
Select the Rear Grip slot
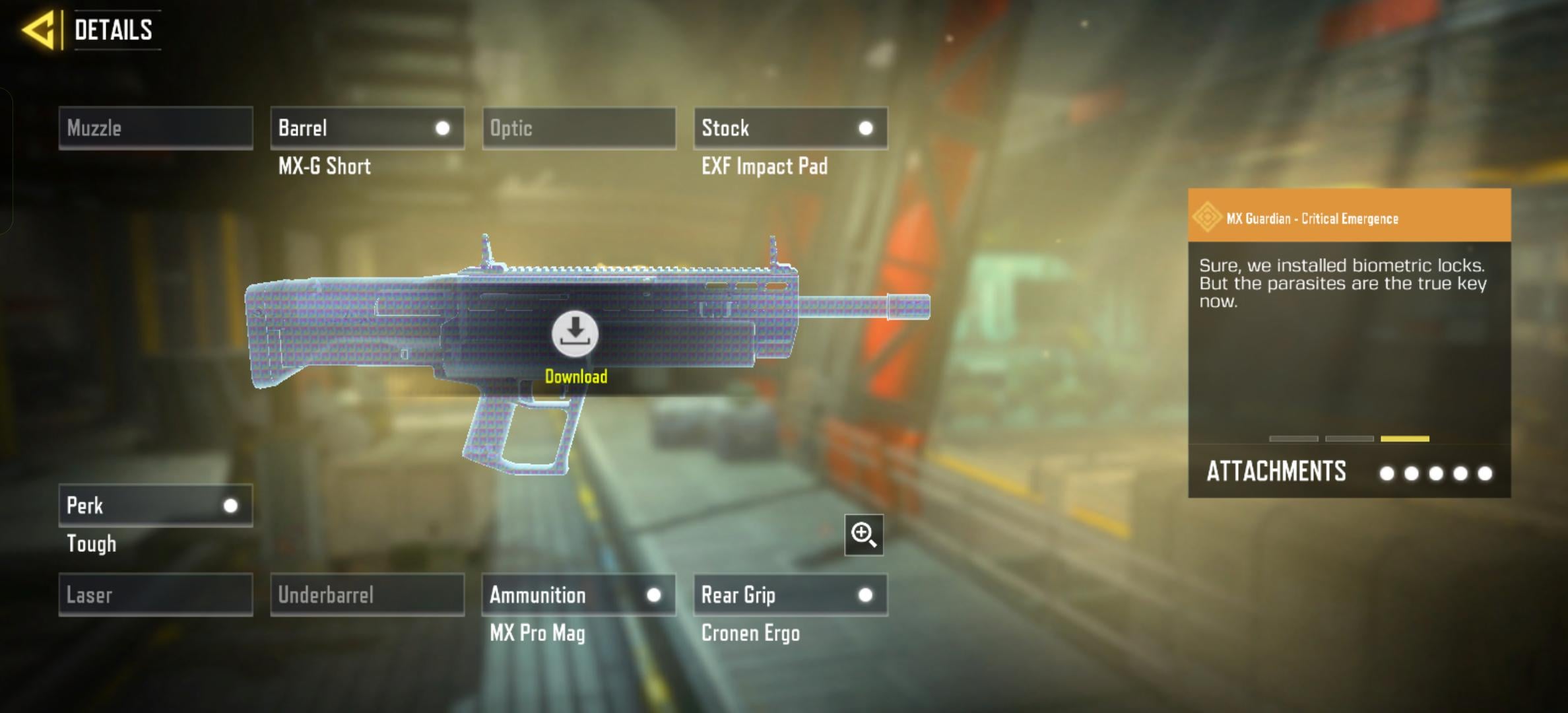tap(791, 595)
